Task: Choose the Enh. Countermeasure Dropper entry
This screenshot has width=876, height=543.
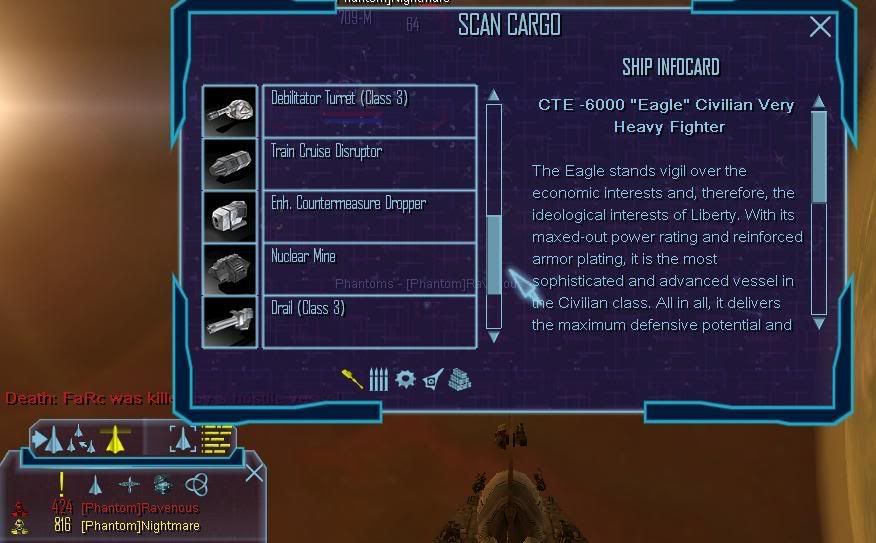Action: click(368, 216)
